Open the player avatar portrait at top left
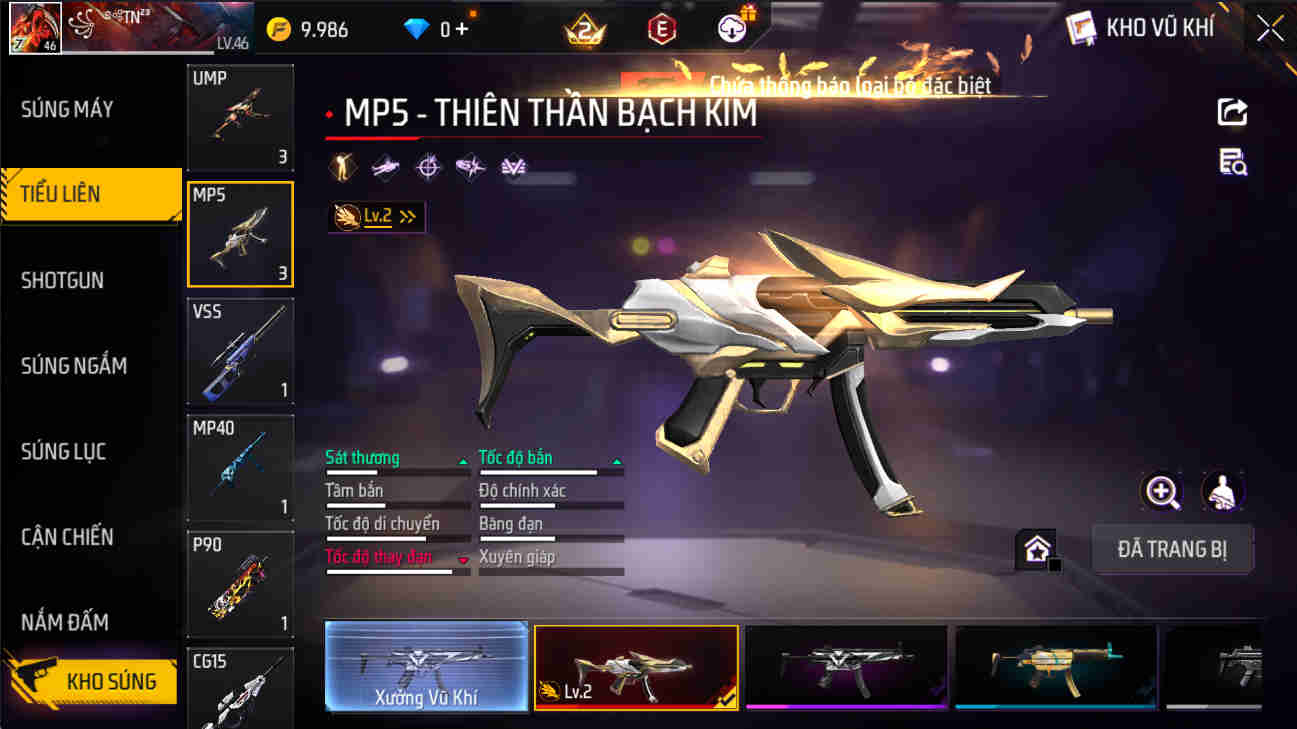This screenshot has width=1297, height=729. pyautogui.click(x=35, y=27)
